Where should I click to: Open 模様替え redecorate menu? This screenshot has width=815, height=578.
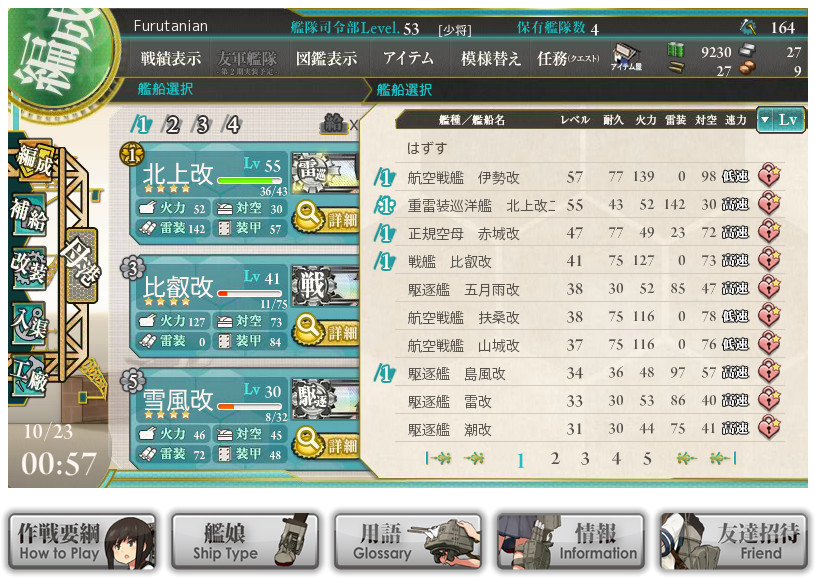pyautogui.click(x=490, y=59)
